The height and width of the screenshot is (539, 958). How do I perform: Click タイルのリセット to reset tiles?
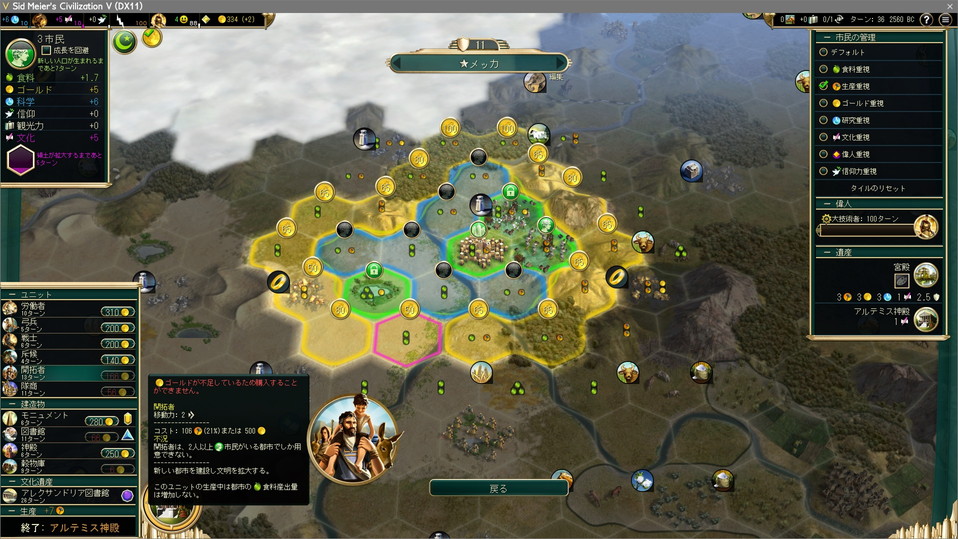click(x=878, y=188)
